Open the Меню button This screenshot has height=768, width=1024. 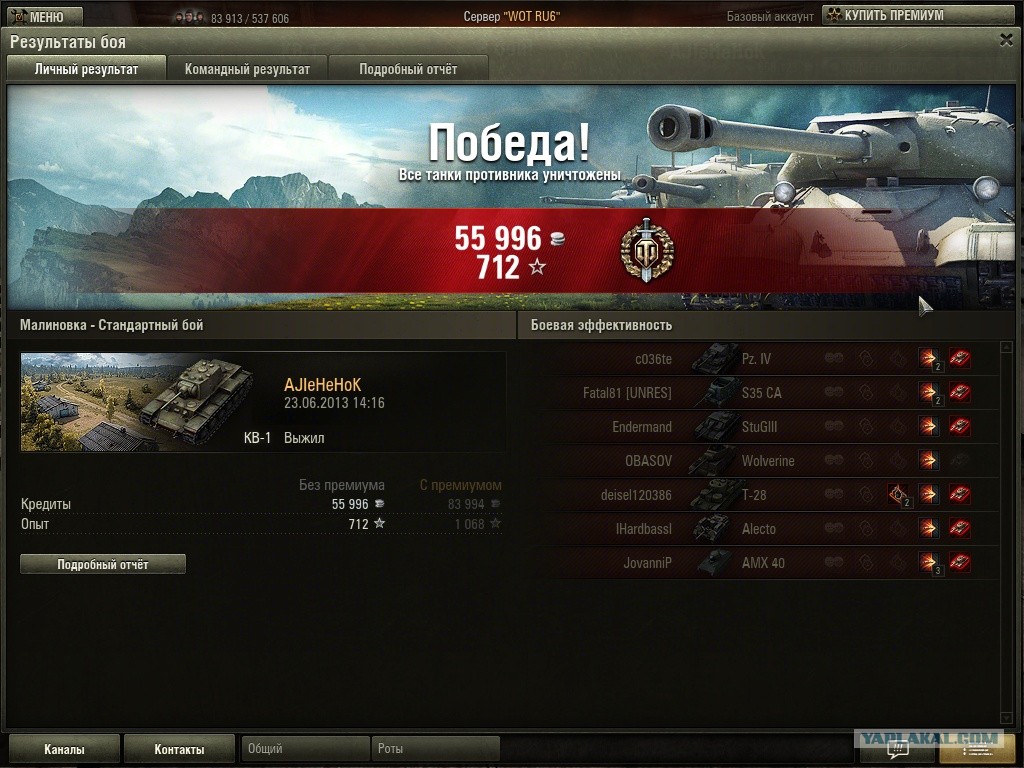click(37, 17)
